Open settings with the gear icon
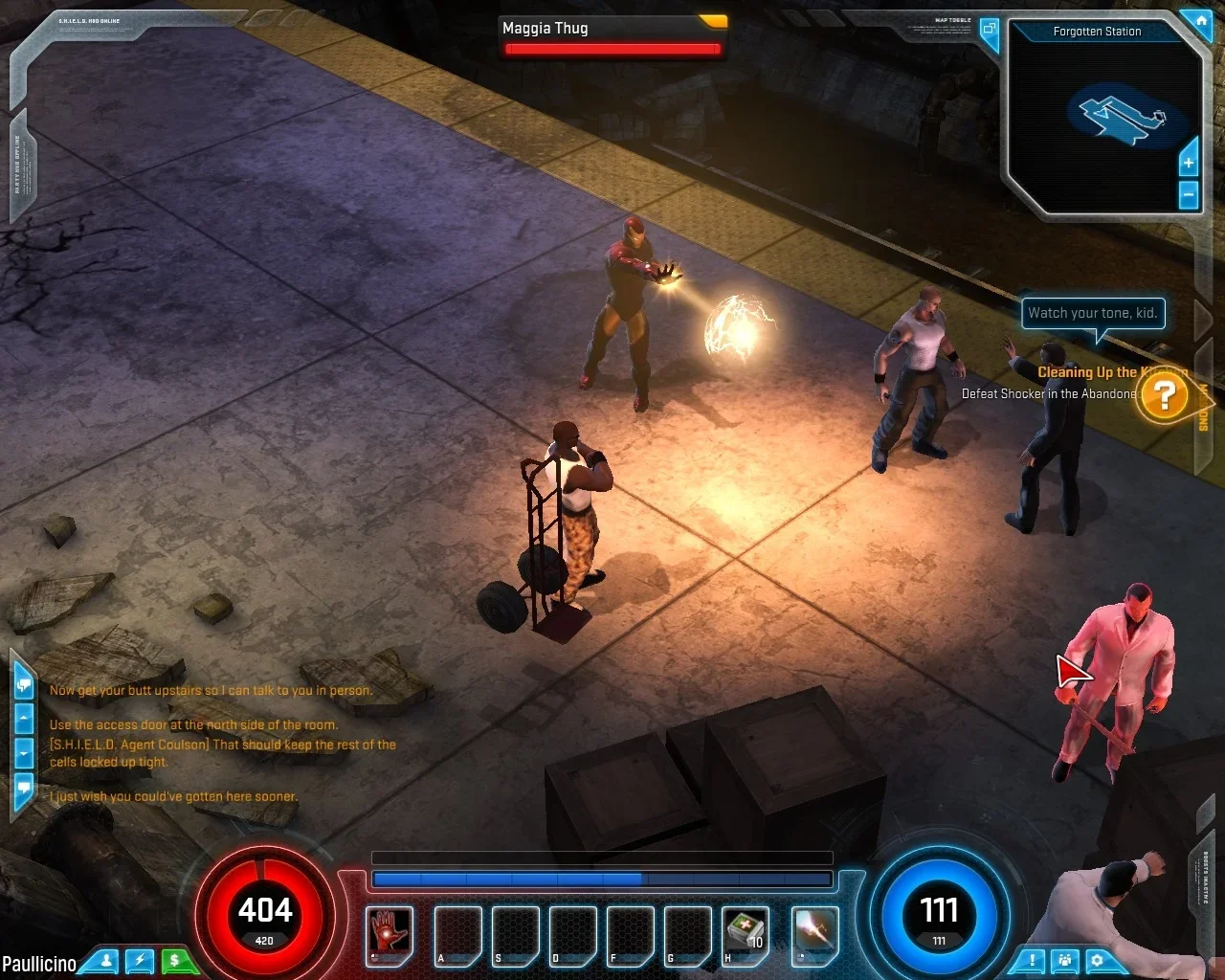The width and height of the screenshot is (1225, 980). 1097,960
